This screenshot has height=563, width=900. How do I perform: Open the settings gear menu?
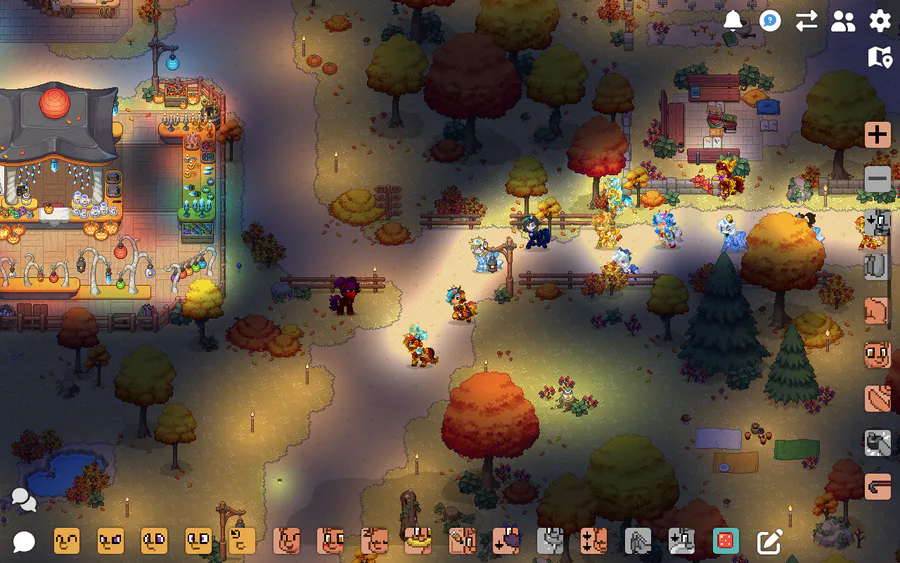[x=879, y=21]
